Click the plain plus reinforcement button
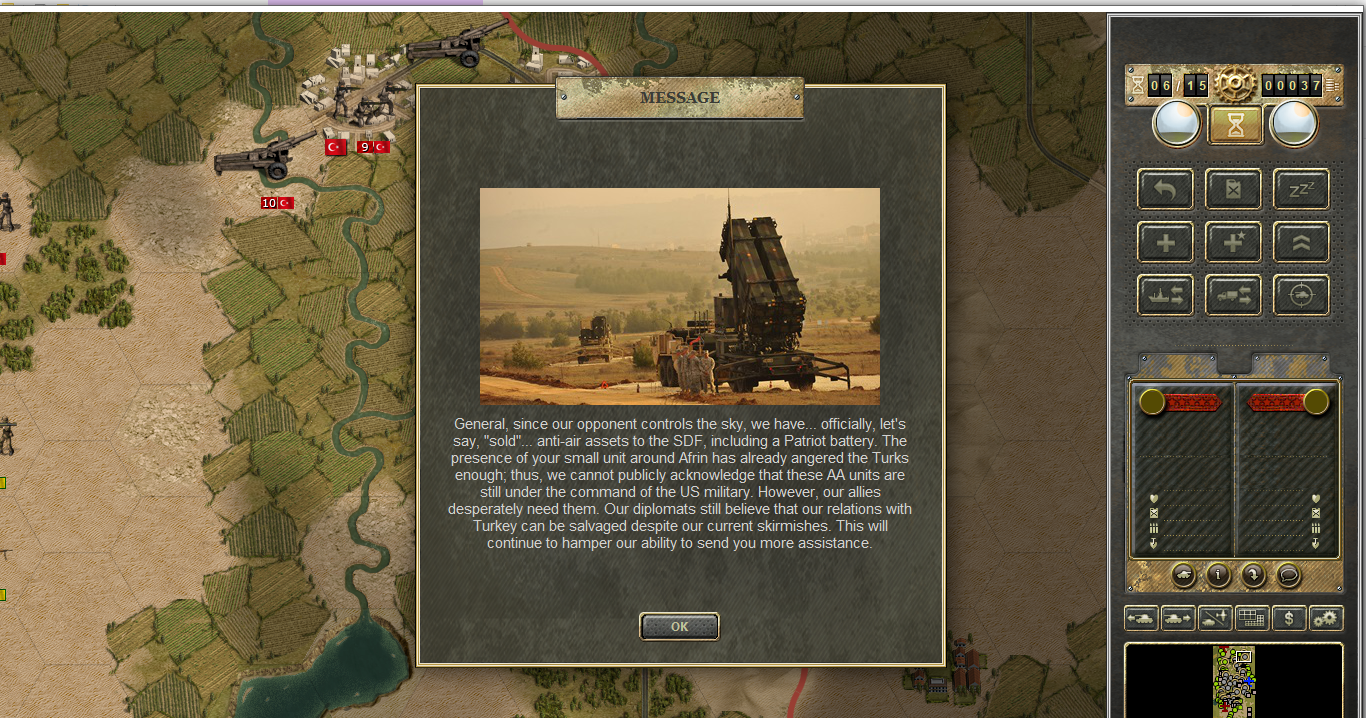This screenshot has height=718, width=1366. point(1165,242)
